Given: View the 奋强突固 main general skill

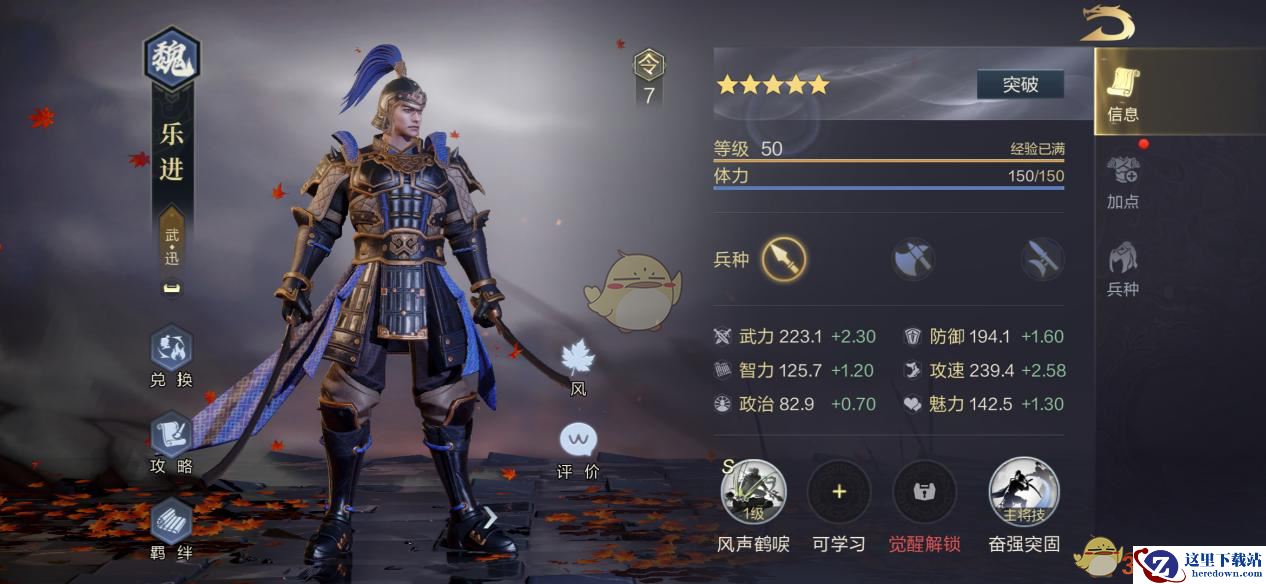Looking at the screenshot, I should [1024, 492].
